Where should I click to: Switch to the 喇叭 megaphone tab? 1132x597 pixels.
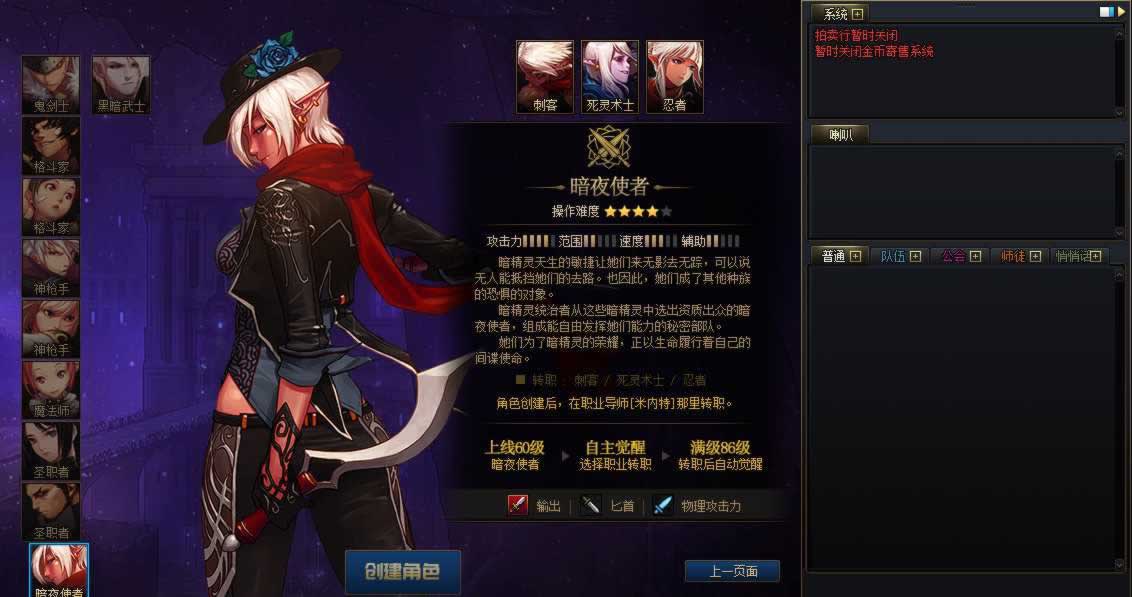coord(838,134)
